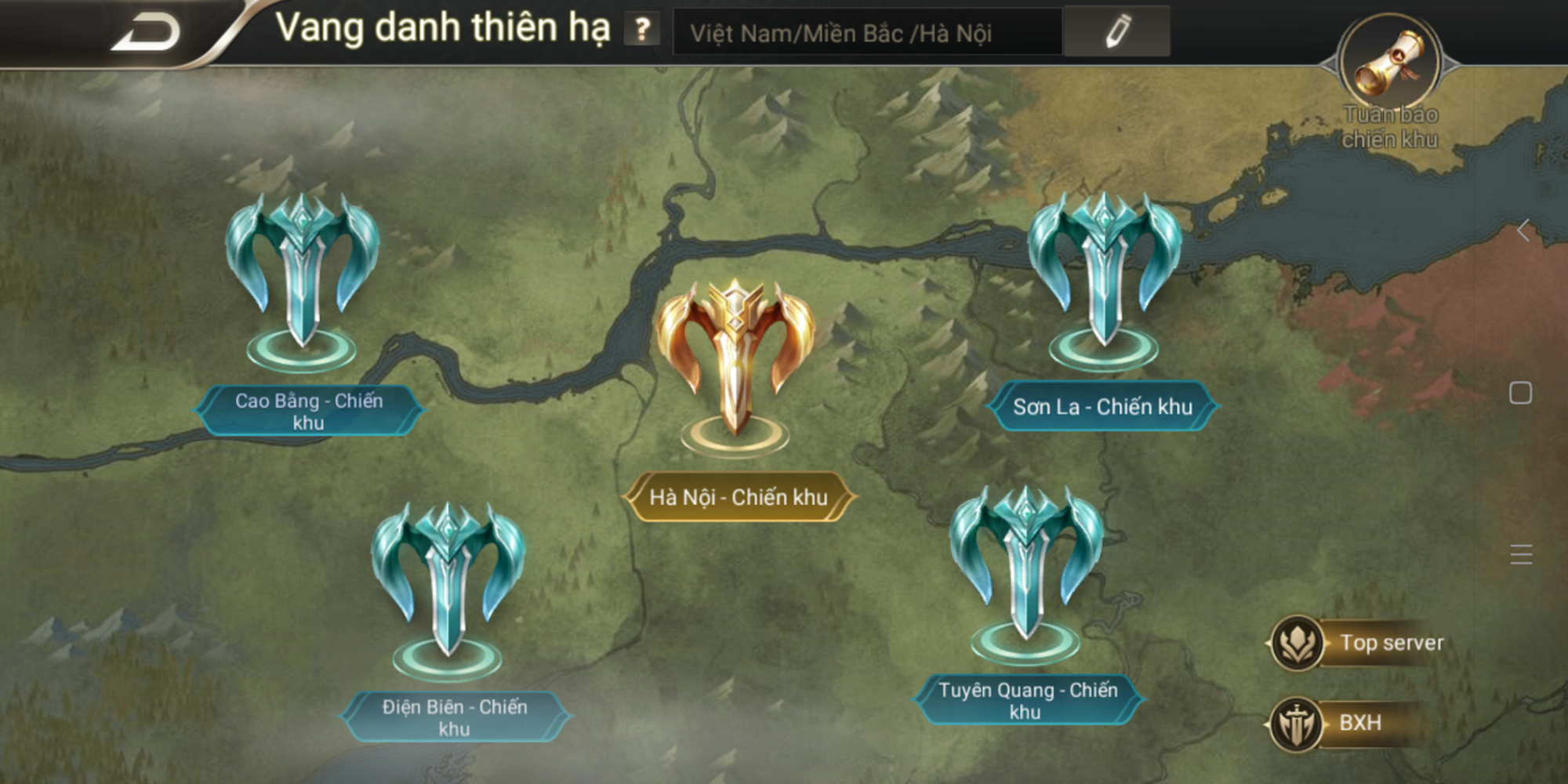Tap the Hà Nội - Chiến khu name banner
The image size is (1568, 784).
click(x=738, y=495)
